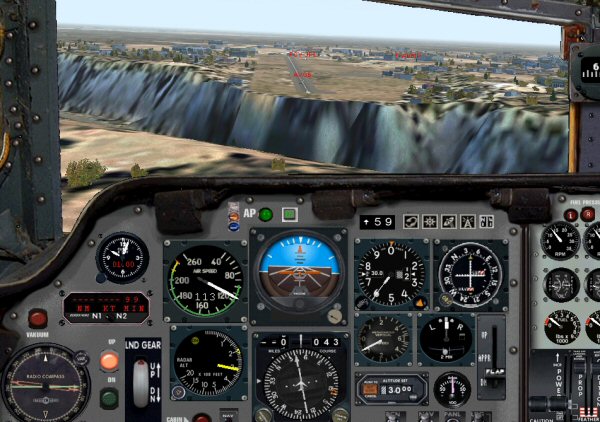600x422 pixels.
Task: Click the orange UP gear indicator light
Action: [x=109, y=362]
